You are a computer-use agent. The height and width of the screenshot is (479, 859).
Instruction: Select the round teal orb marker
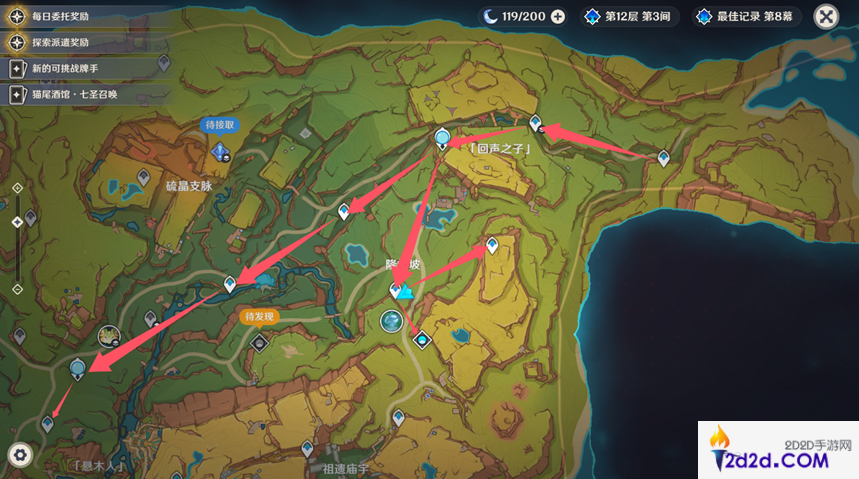point(391,320)
